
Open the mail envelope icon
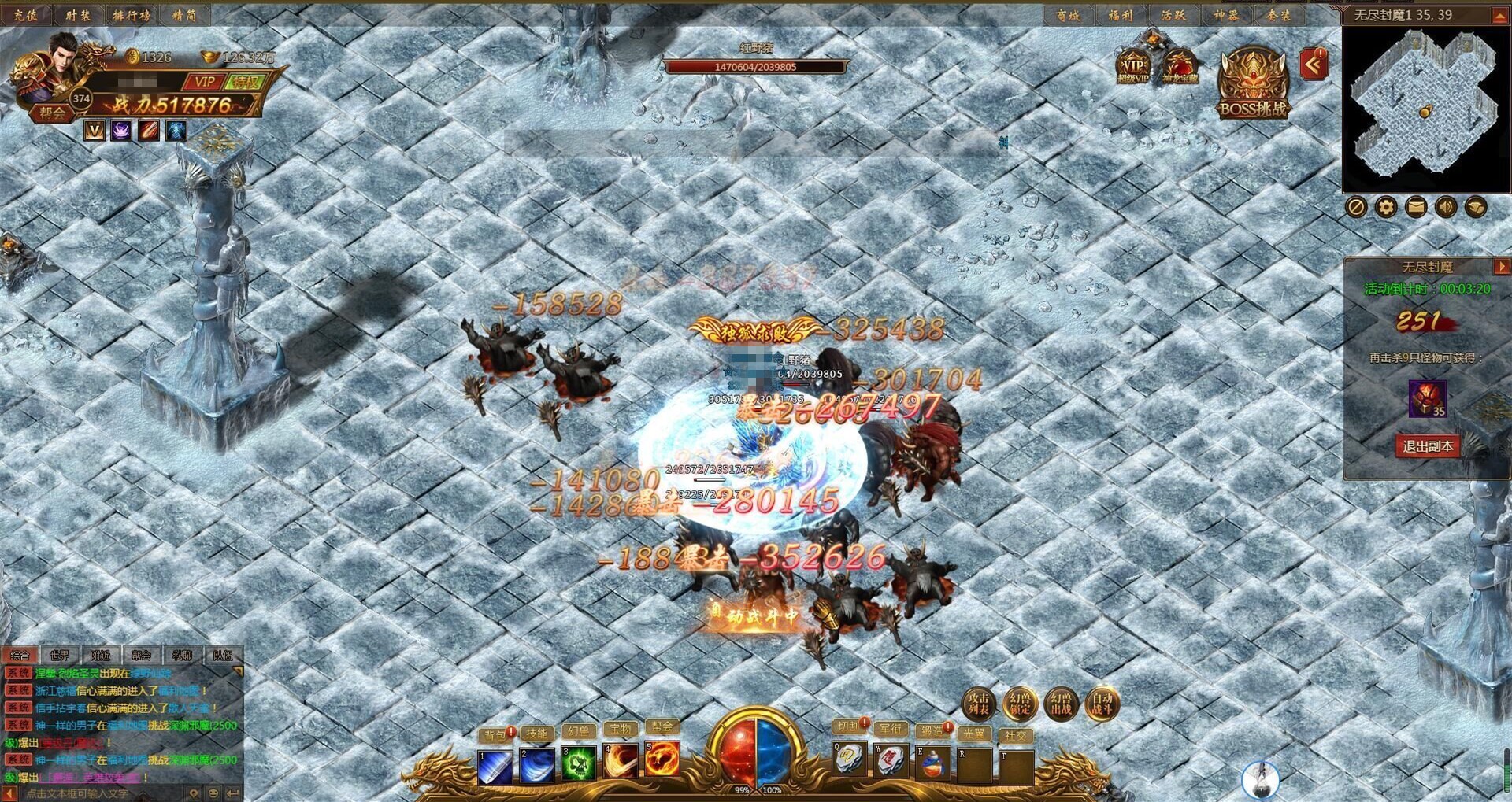(1415, 207)
